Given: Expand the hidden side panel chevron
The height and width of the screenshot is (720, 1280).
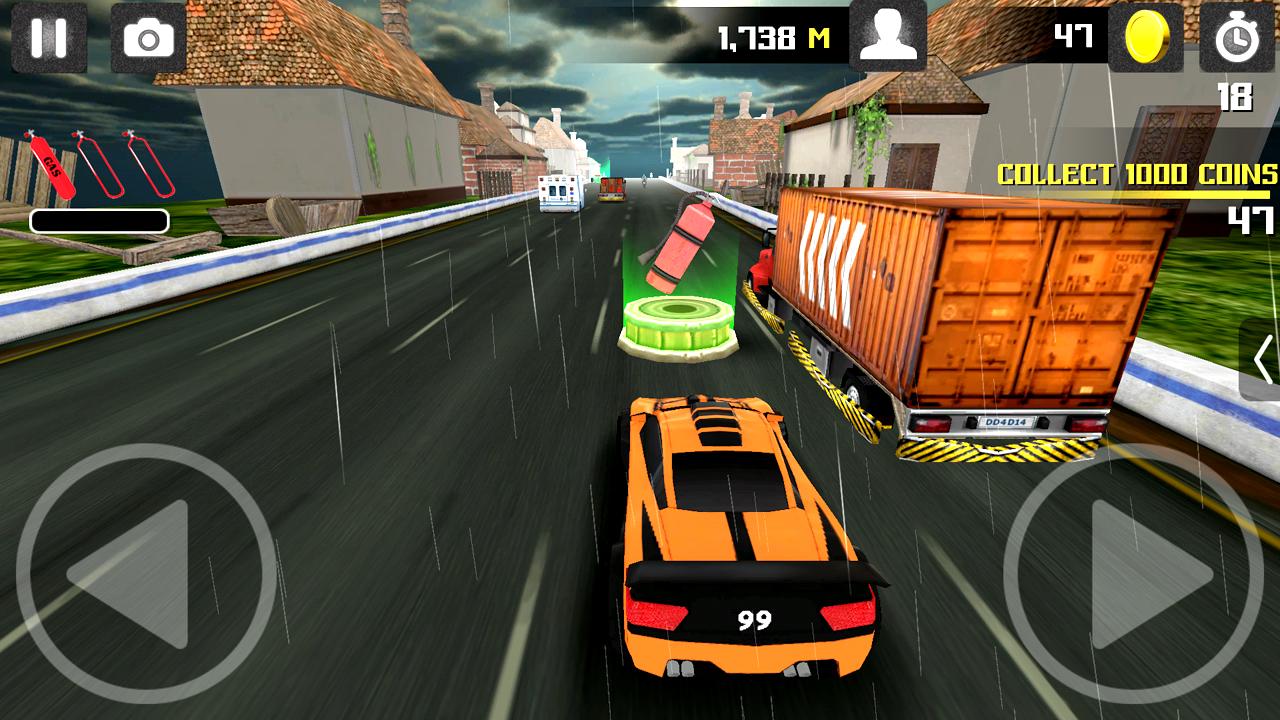Looking at the screenshot, I should pos(1262,360).
